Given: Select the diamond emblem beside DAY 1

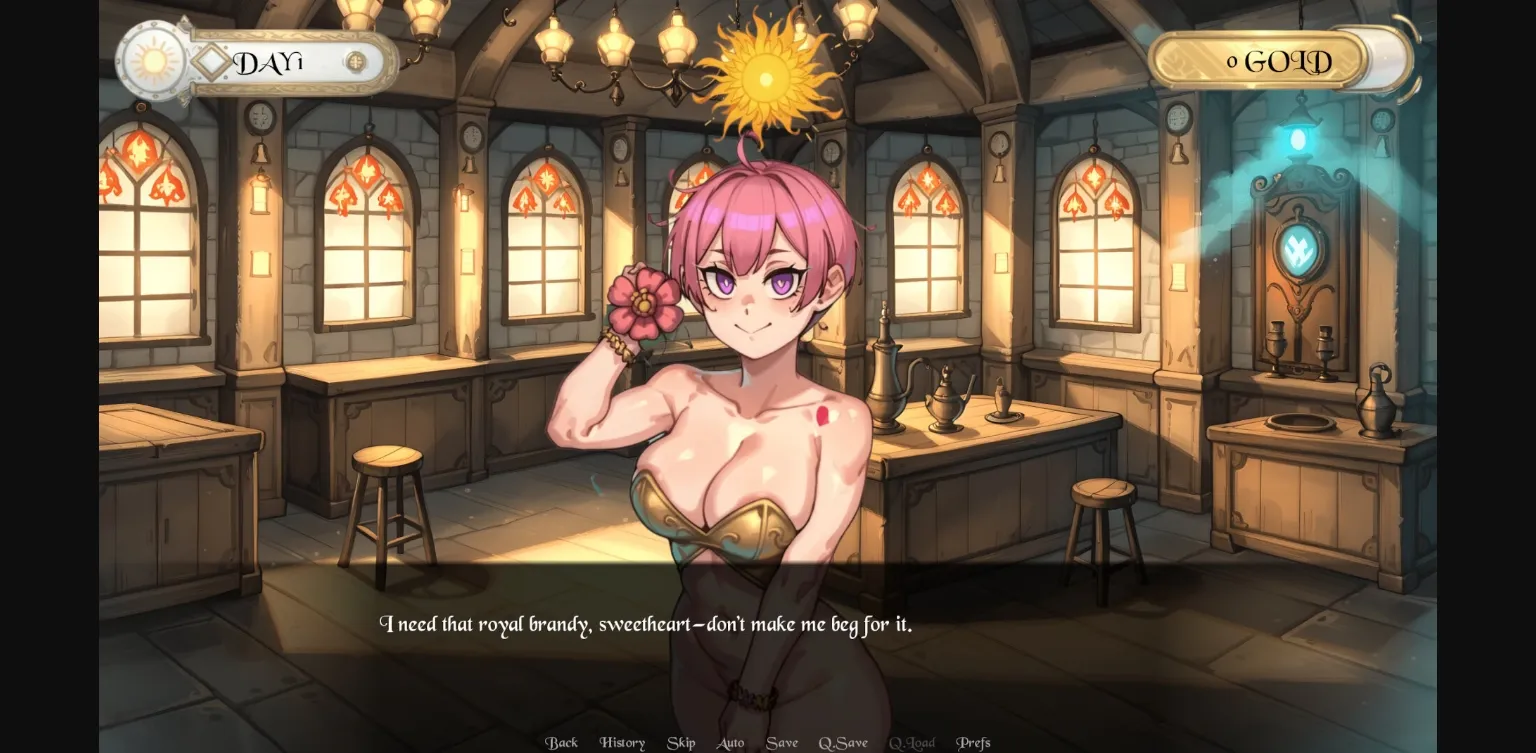Looking at the screenshot, I should 210,61.
